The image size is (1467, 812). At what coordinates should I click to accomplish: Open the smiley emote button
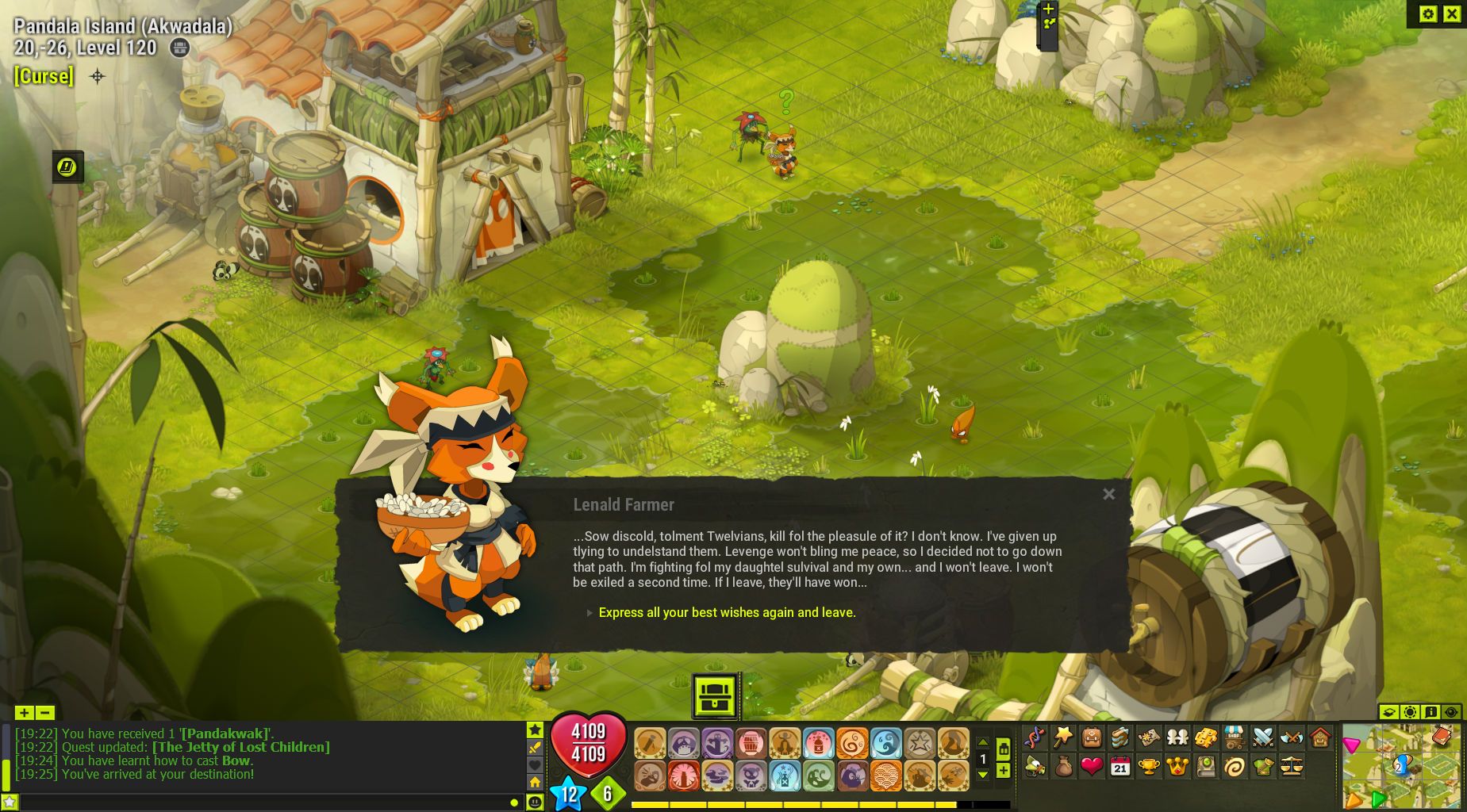click(x=536, y=802)
